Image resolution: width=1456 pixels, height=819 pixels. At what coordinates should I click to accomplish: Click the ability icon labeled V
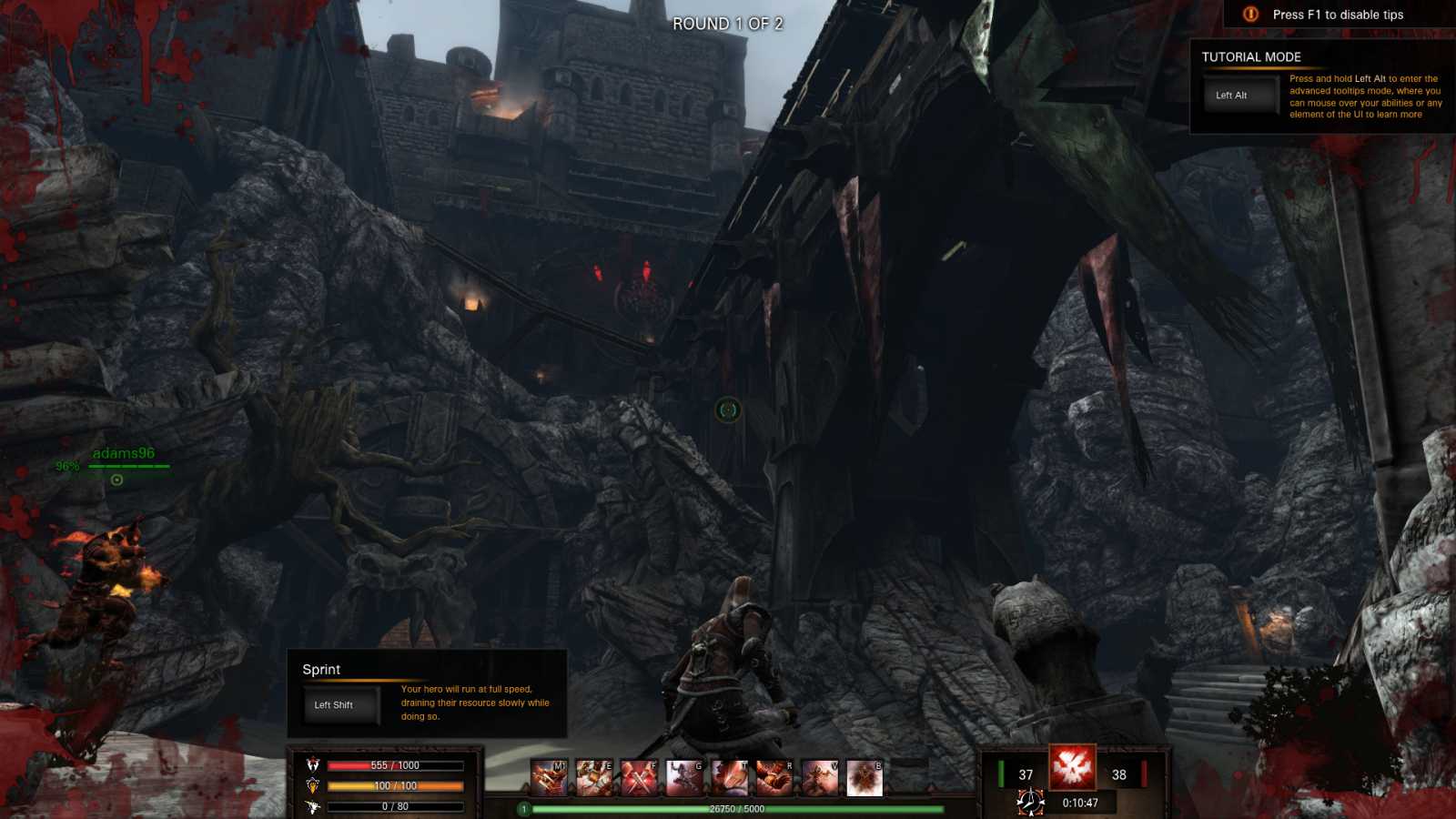click(819, 778)
